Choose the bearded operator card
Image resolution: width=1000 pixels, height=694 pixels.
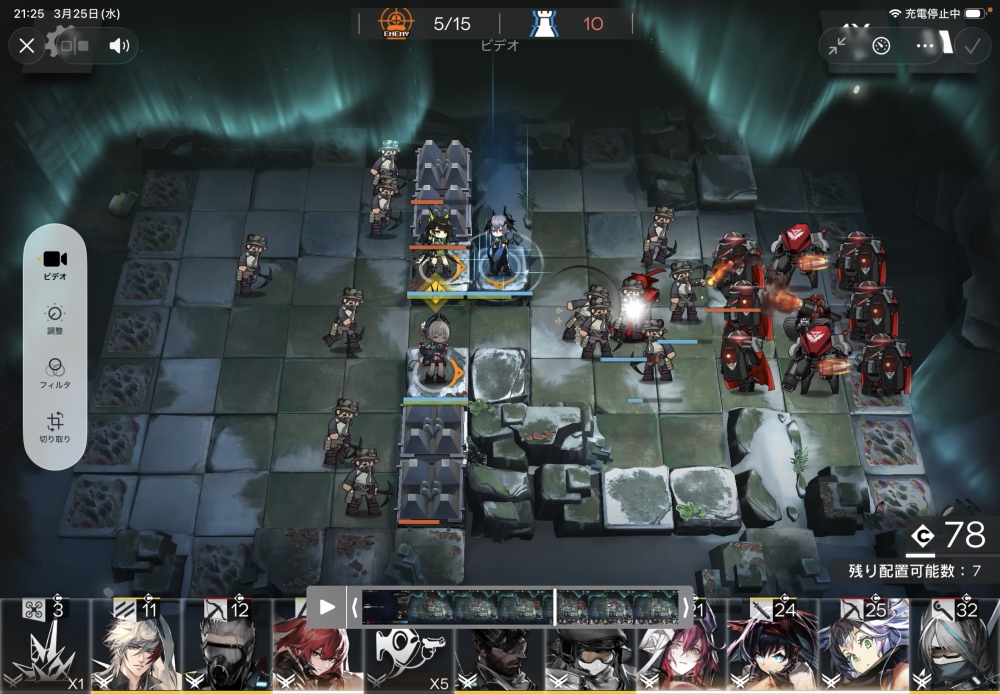(500, 660)
